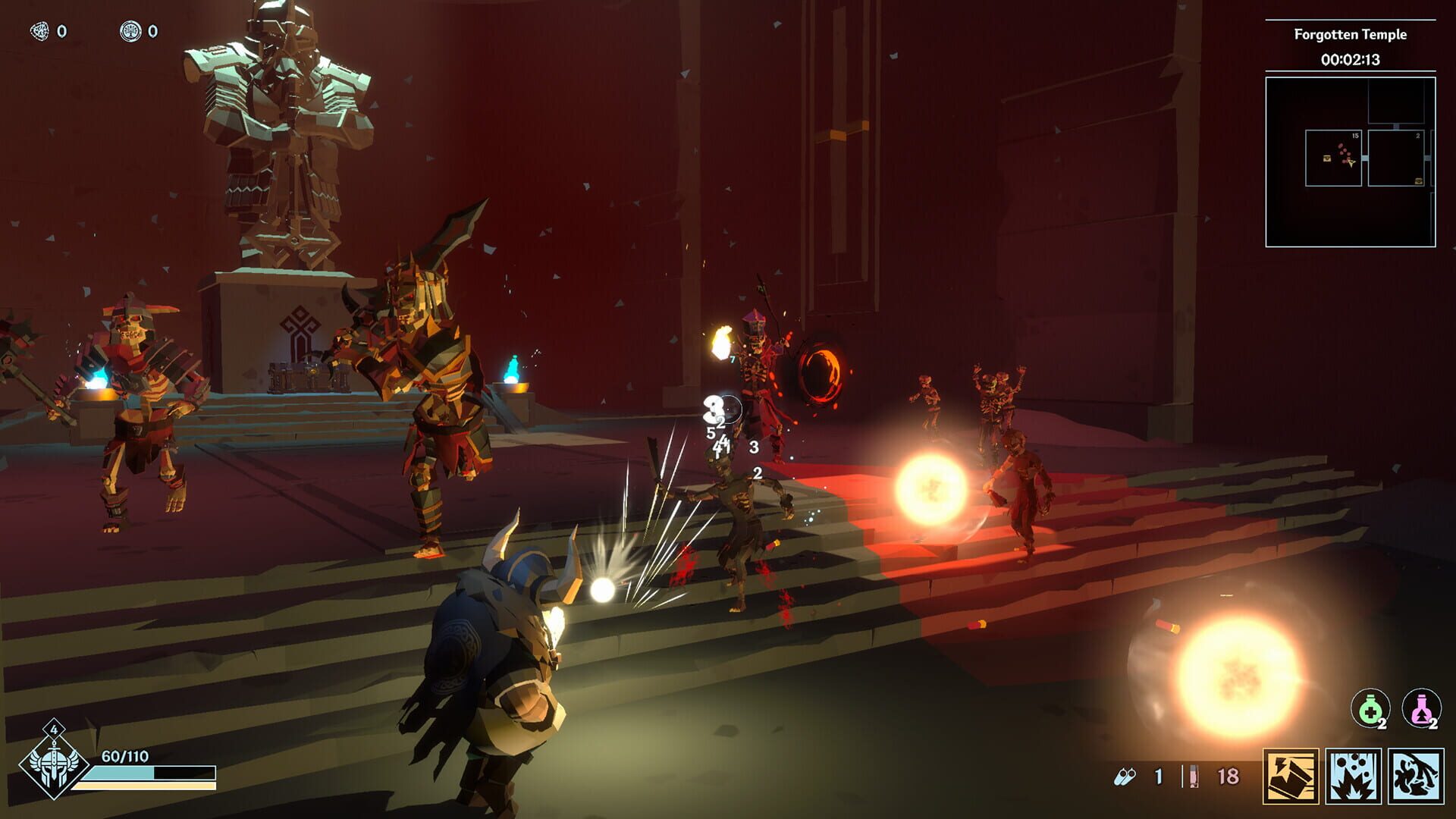The width and height of the screenshot is (1456, 819).
Task: Activate the orange hammer smash ability
Action: pyautogui.click(x=1291, y=776)
